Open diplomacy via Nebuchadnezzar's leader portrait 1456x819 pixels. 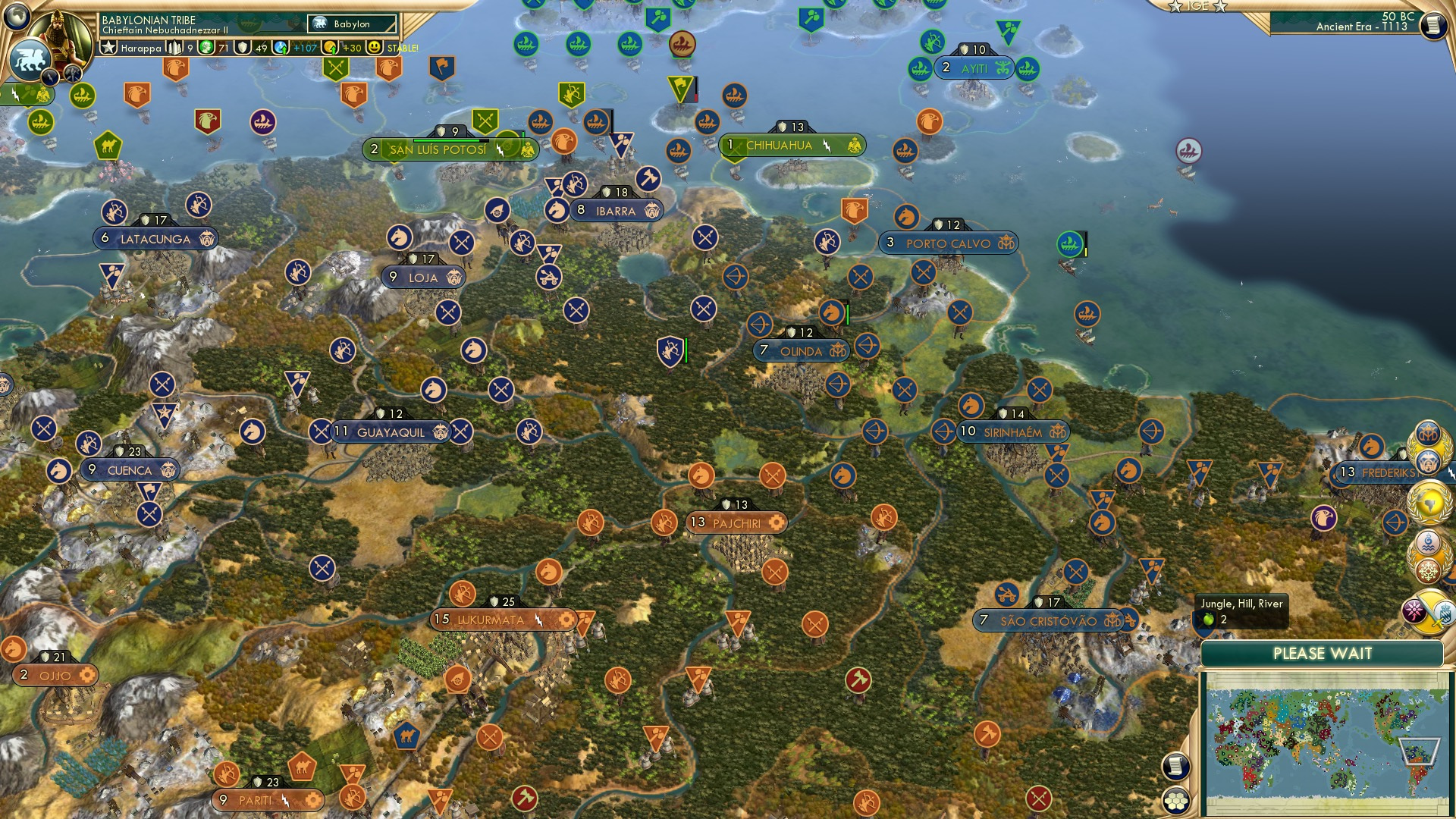point(58,36)
